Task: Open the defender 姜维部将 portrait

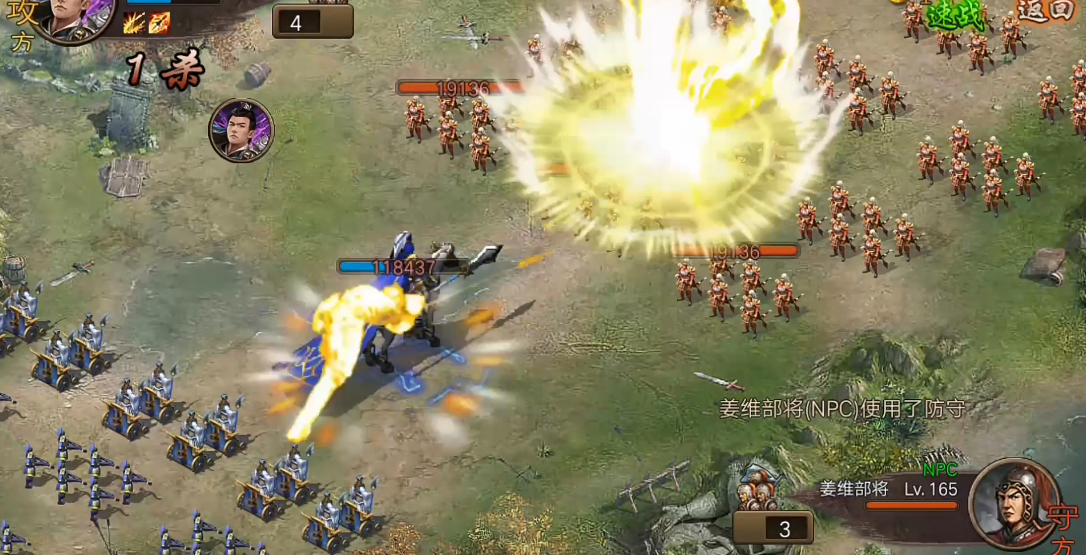Action: [1015, 504]
